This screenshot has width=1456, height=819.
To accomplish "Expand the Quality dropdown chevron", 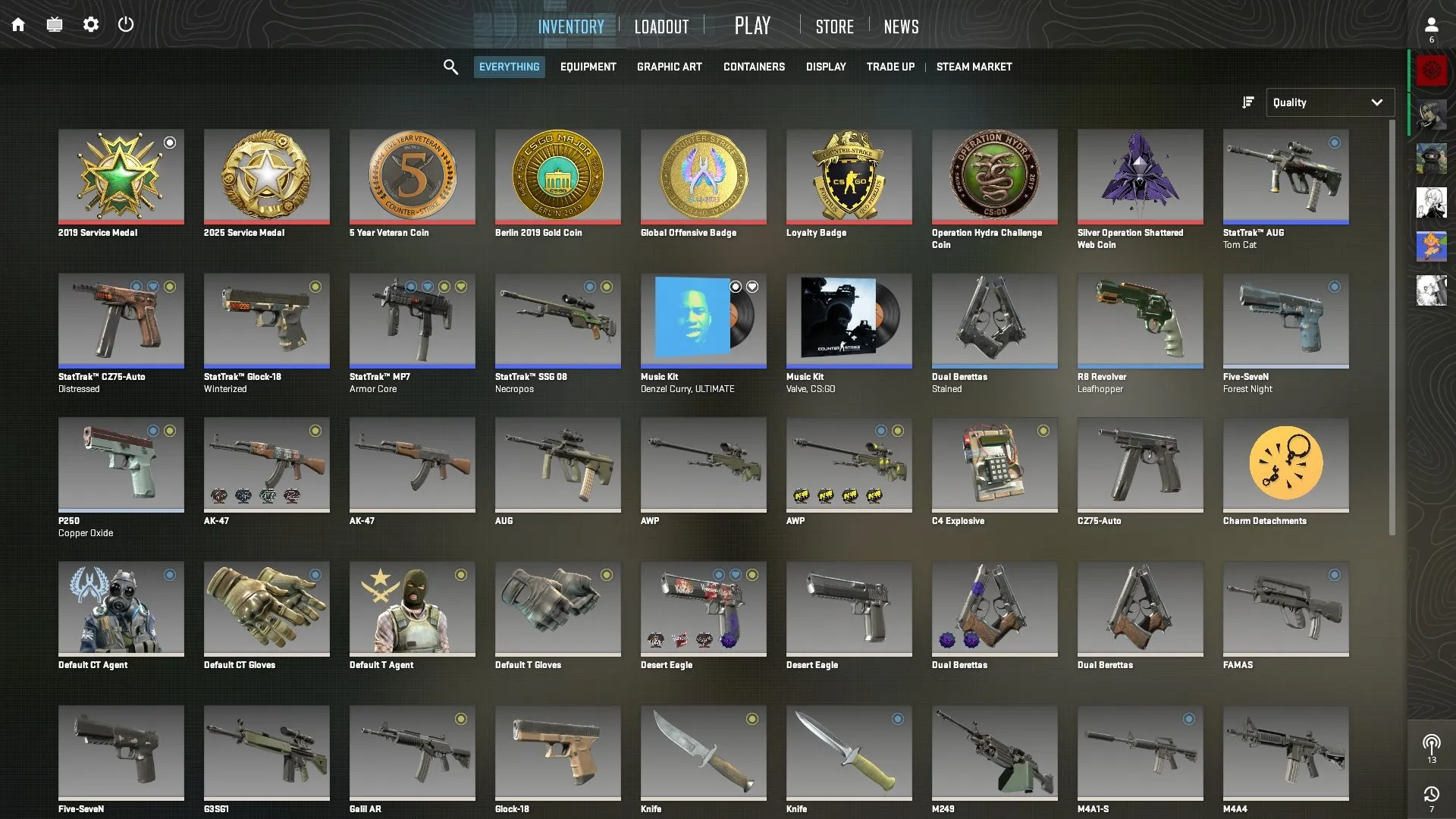I will pos(1377,102).
